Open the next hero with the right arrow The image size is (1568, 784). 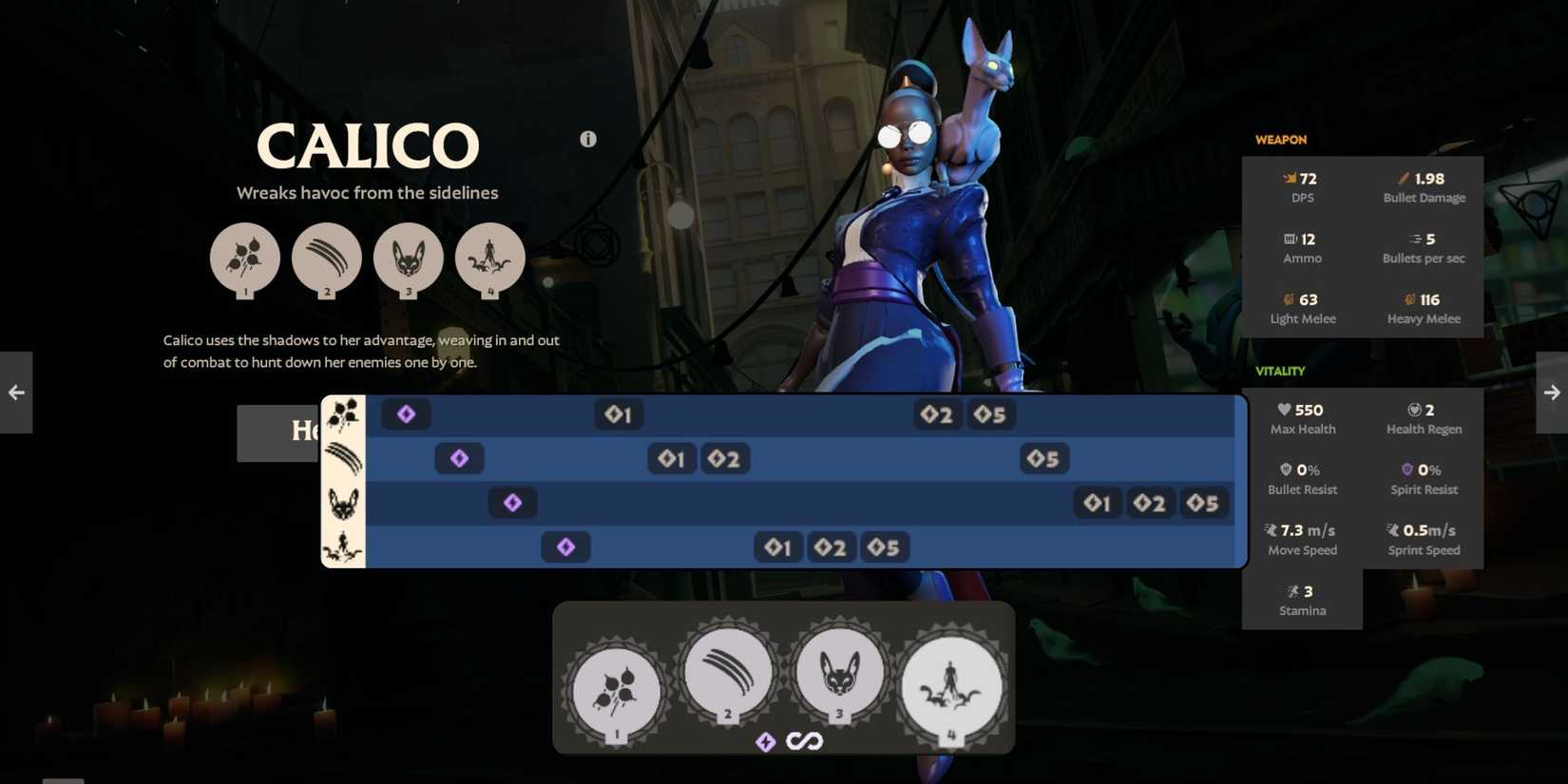pos(1551,392)
